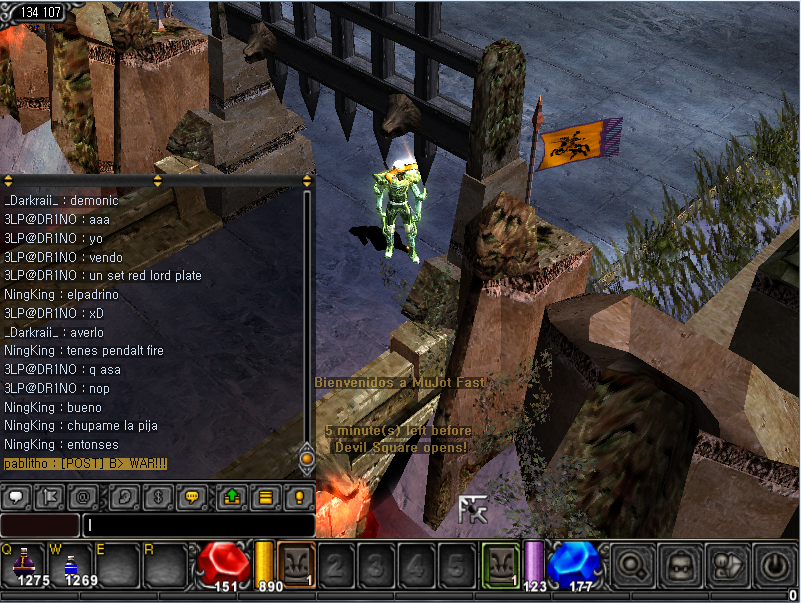This screenshot has height=603, width=801.
Task: Click the yellow stacked lines chat button
Action: click(x=265, y=495)
